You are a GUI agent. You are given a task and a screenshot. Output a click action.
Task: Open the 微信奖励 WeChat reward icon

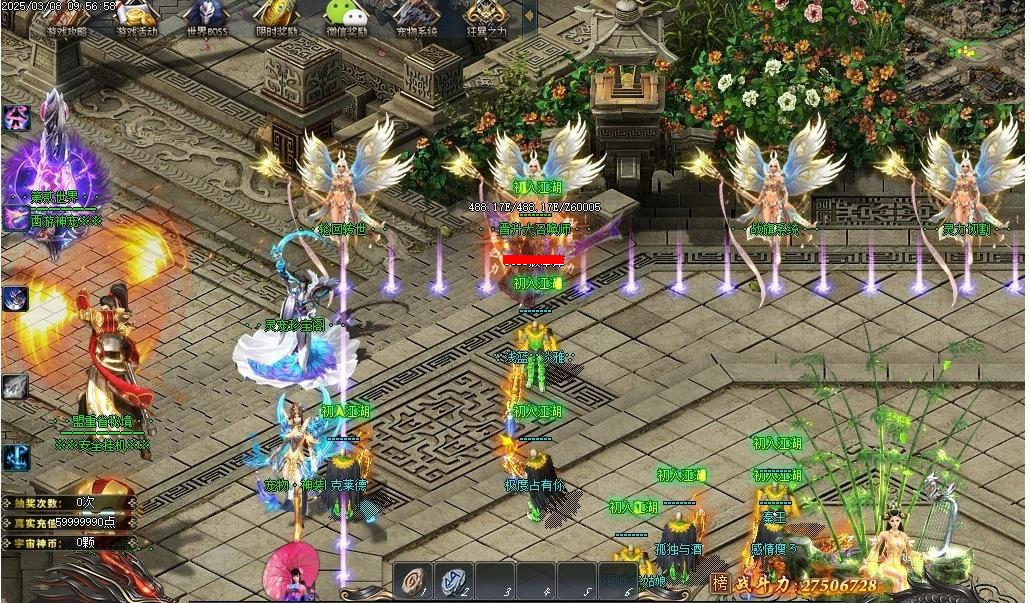tap(346, 17)
